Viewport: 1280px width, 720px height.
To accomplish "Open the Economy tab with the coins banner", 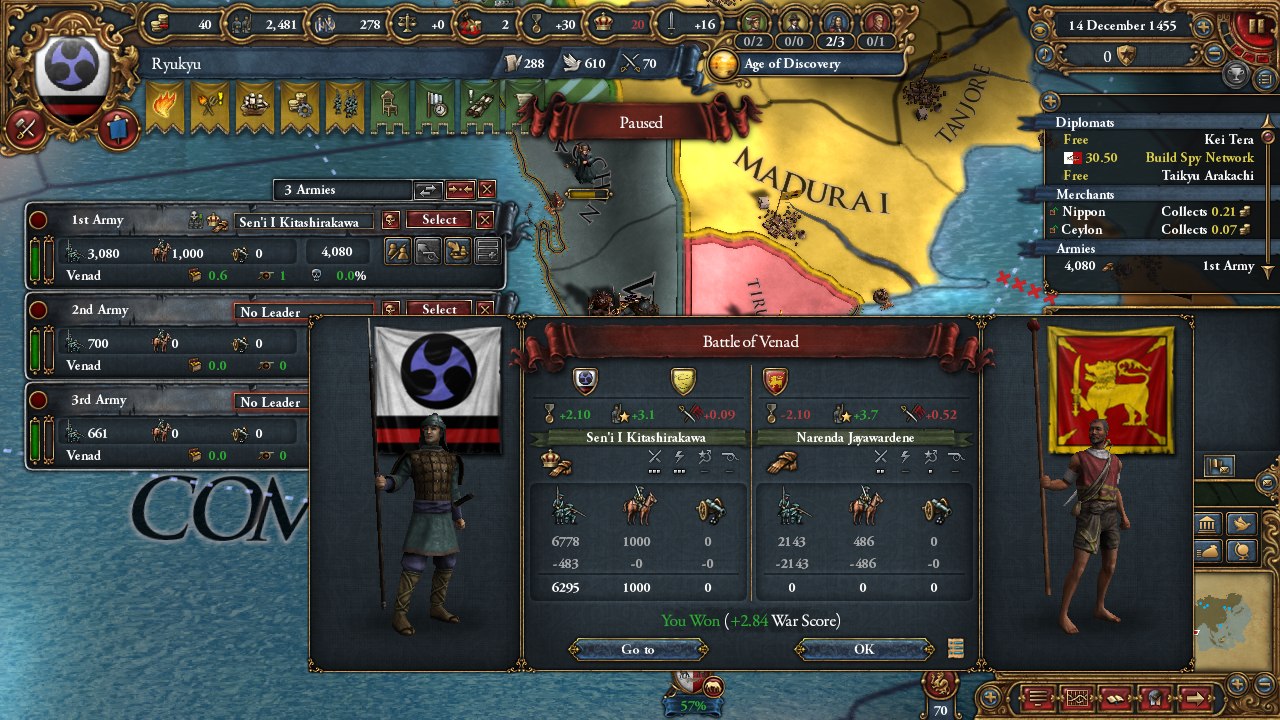I will [x=299, y=105].
